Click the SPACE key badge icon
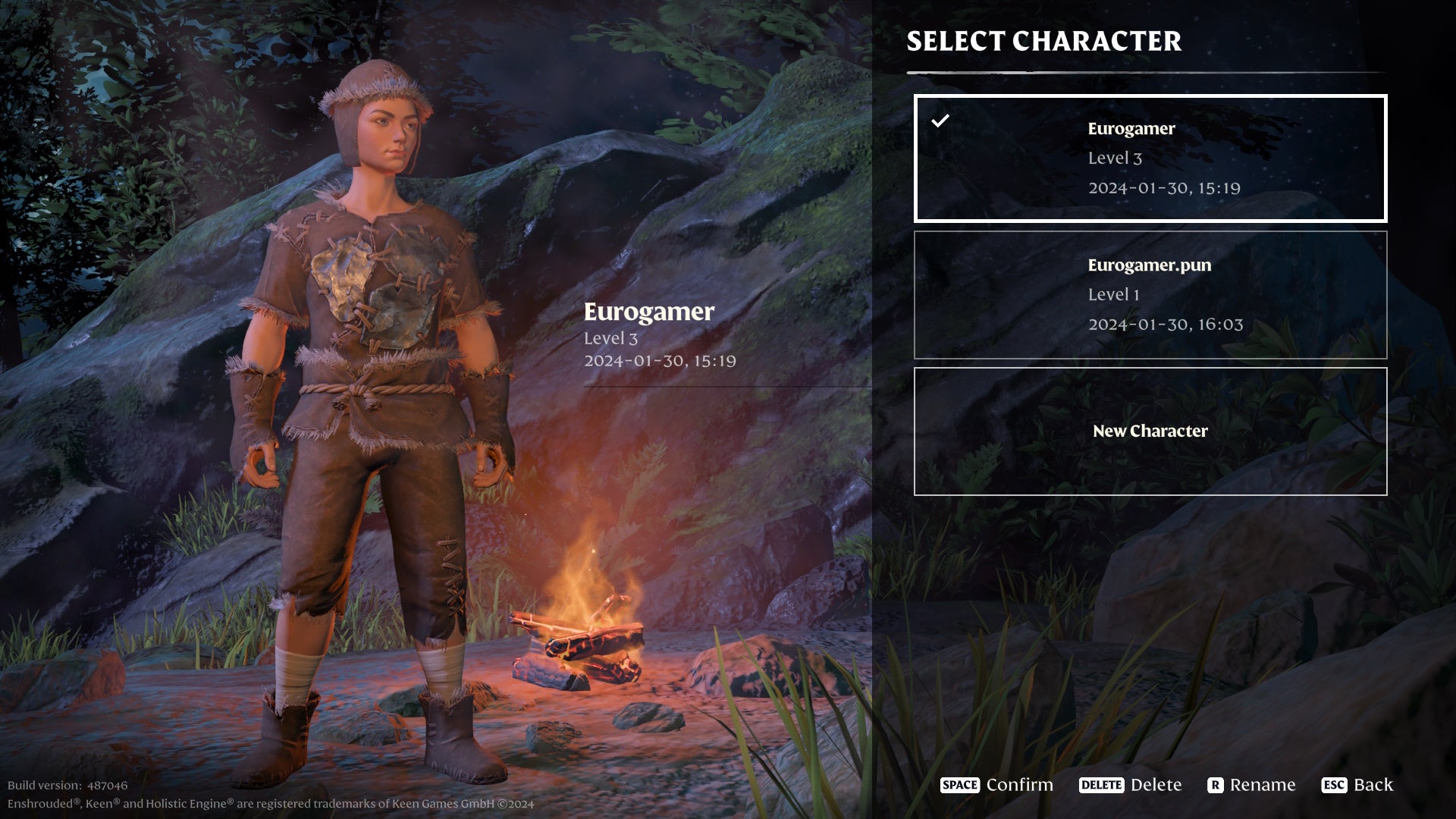Screen dimensions: 1456x819 959,786
